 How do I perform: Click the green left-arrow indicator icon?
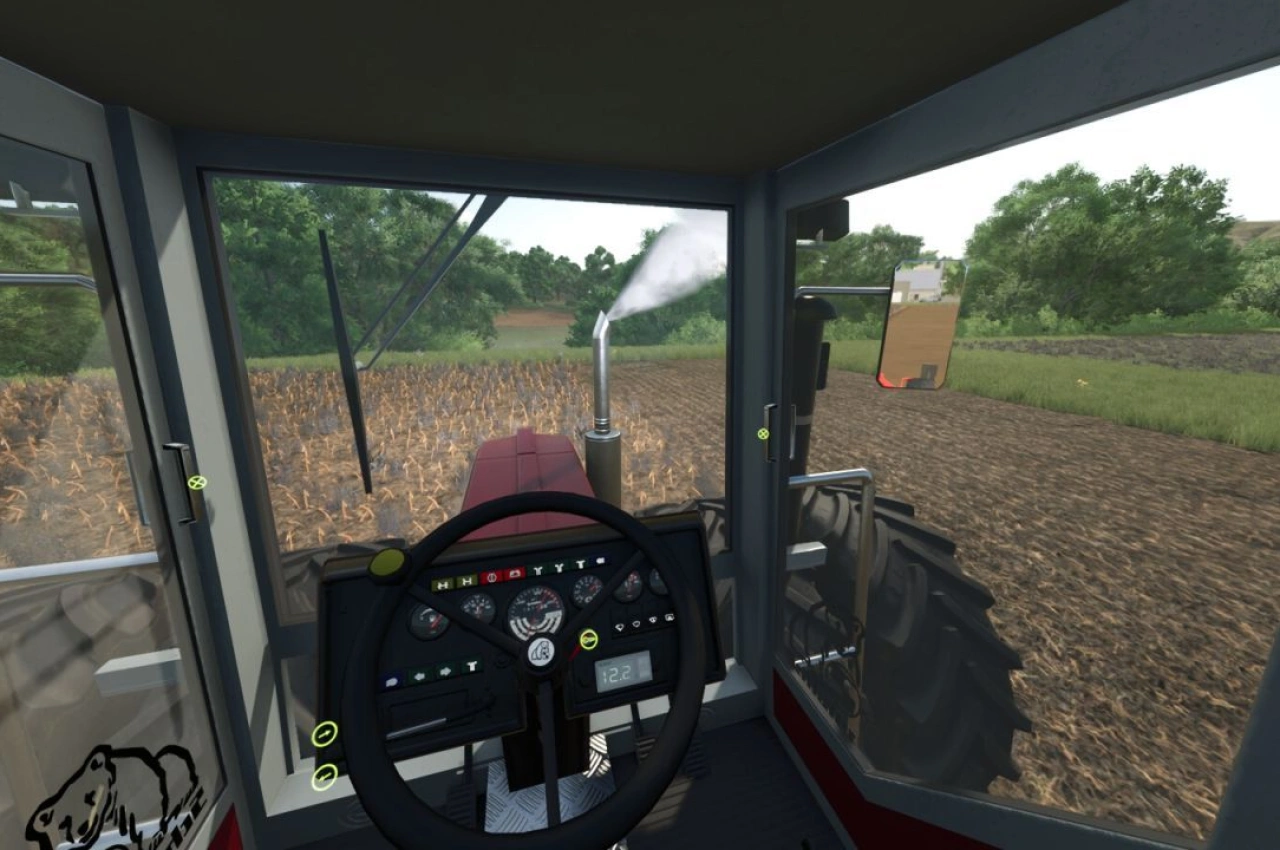pyautogui.click(x=420, y=675)
